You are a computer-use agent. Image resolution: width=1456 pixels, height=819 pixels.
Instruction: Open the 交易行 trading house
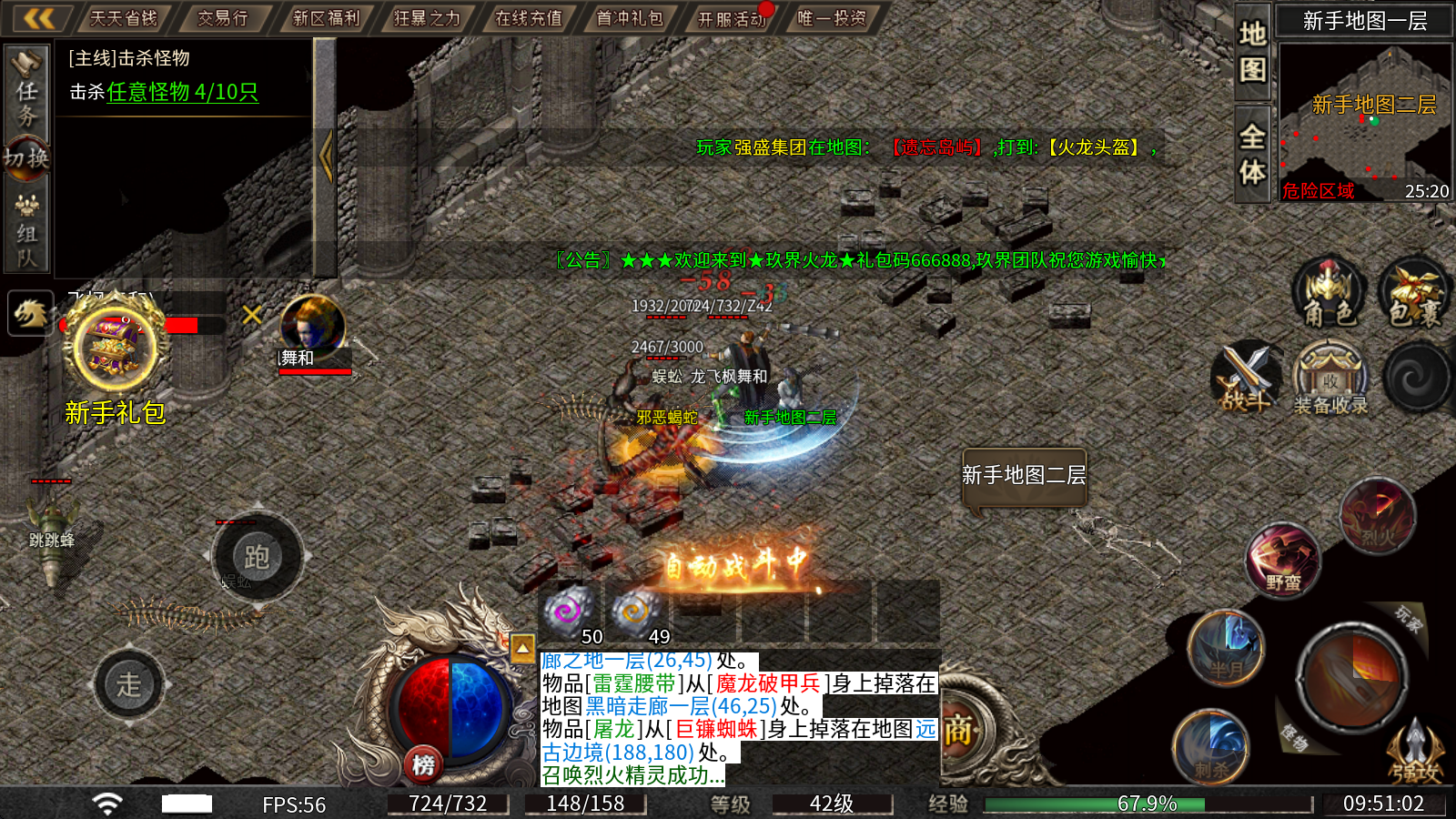point(223,18)
